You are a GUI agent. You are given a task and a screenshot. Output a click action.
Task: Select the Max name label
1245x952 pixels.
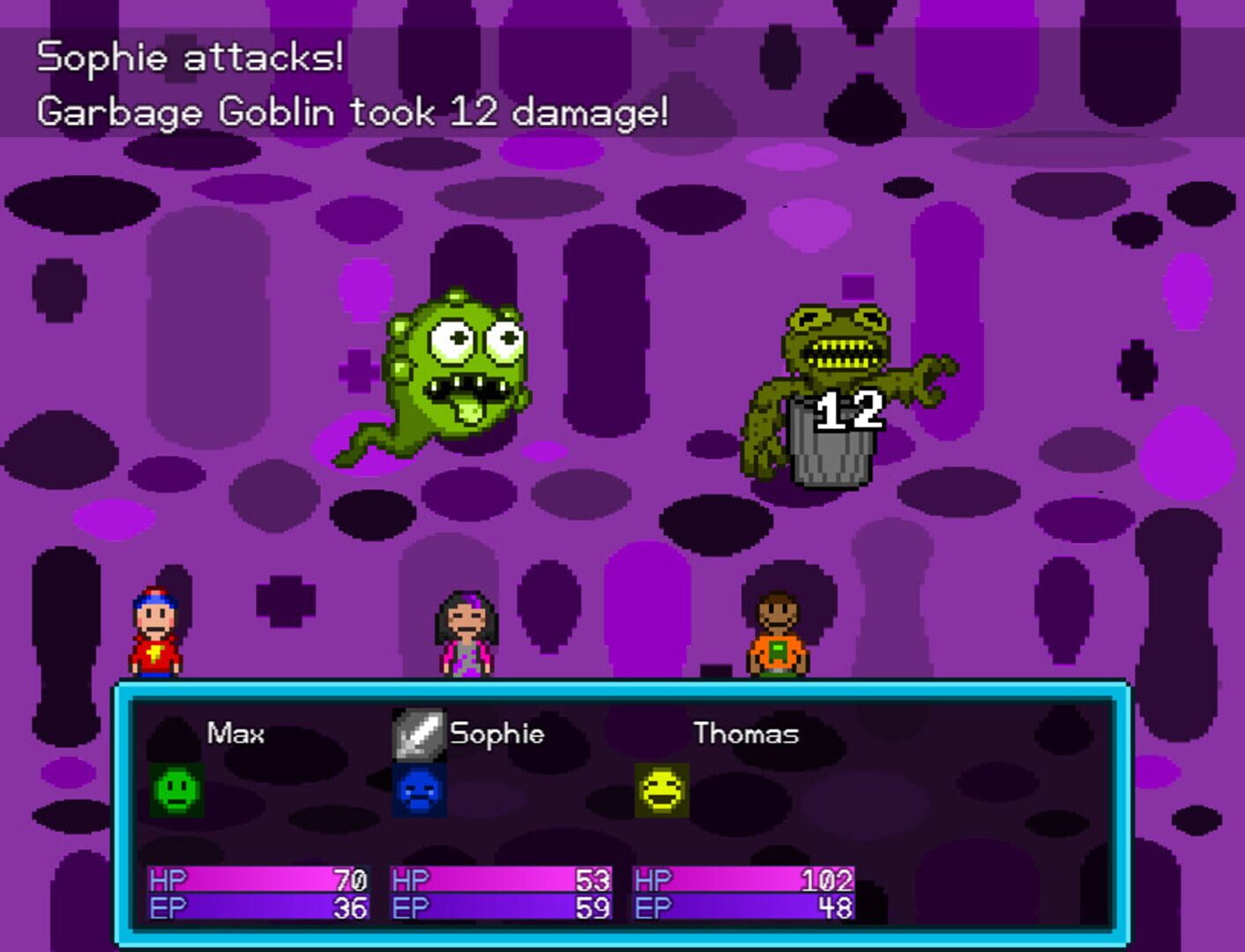pyautogui.click(x=236, y=733)
